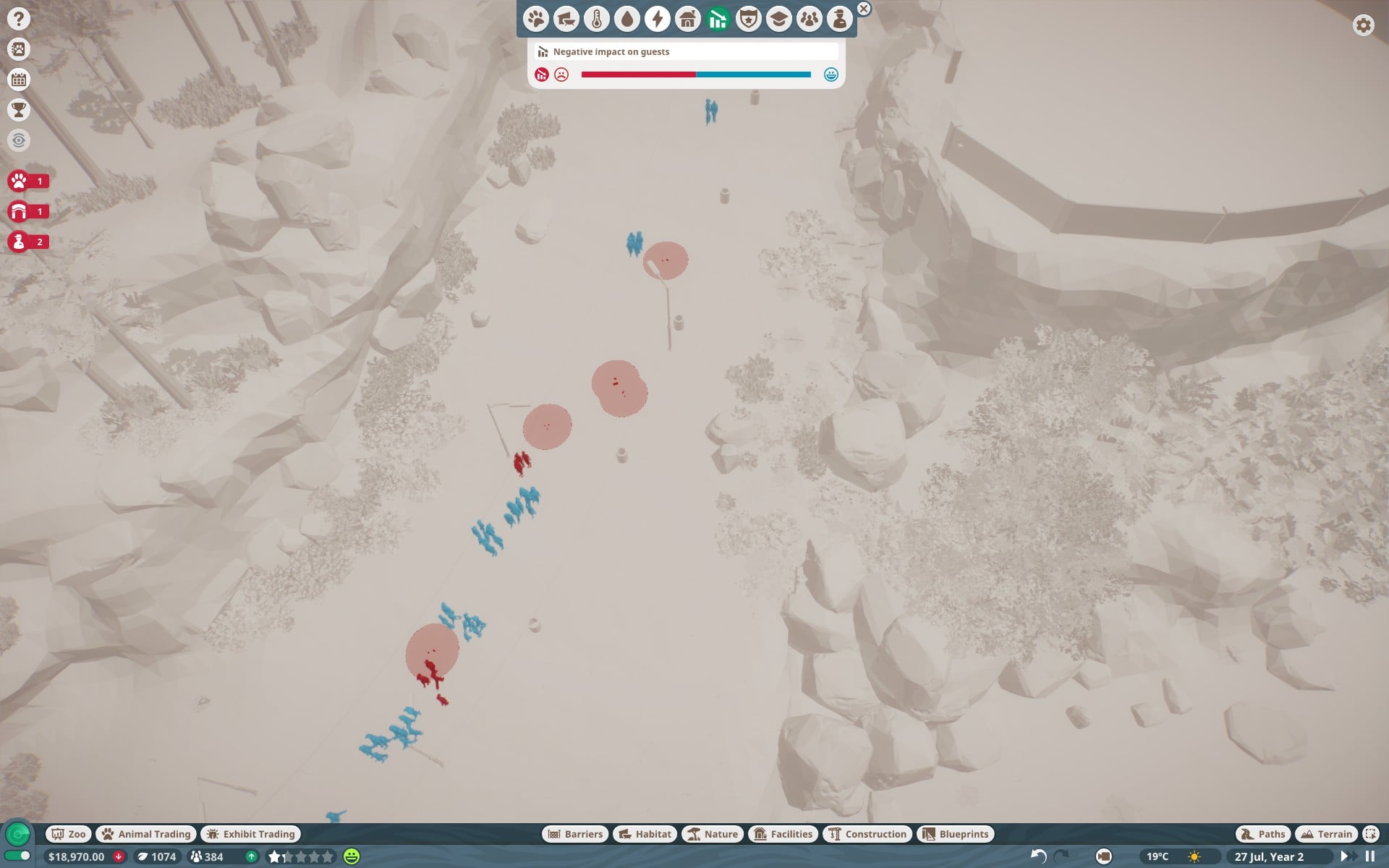The image size is (1389, 868).
Task: Open the Facilities build menu
Action: 783,834
